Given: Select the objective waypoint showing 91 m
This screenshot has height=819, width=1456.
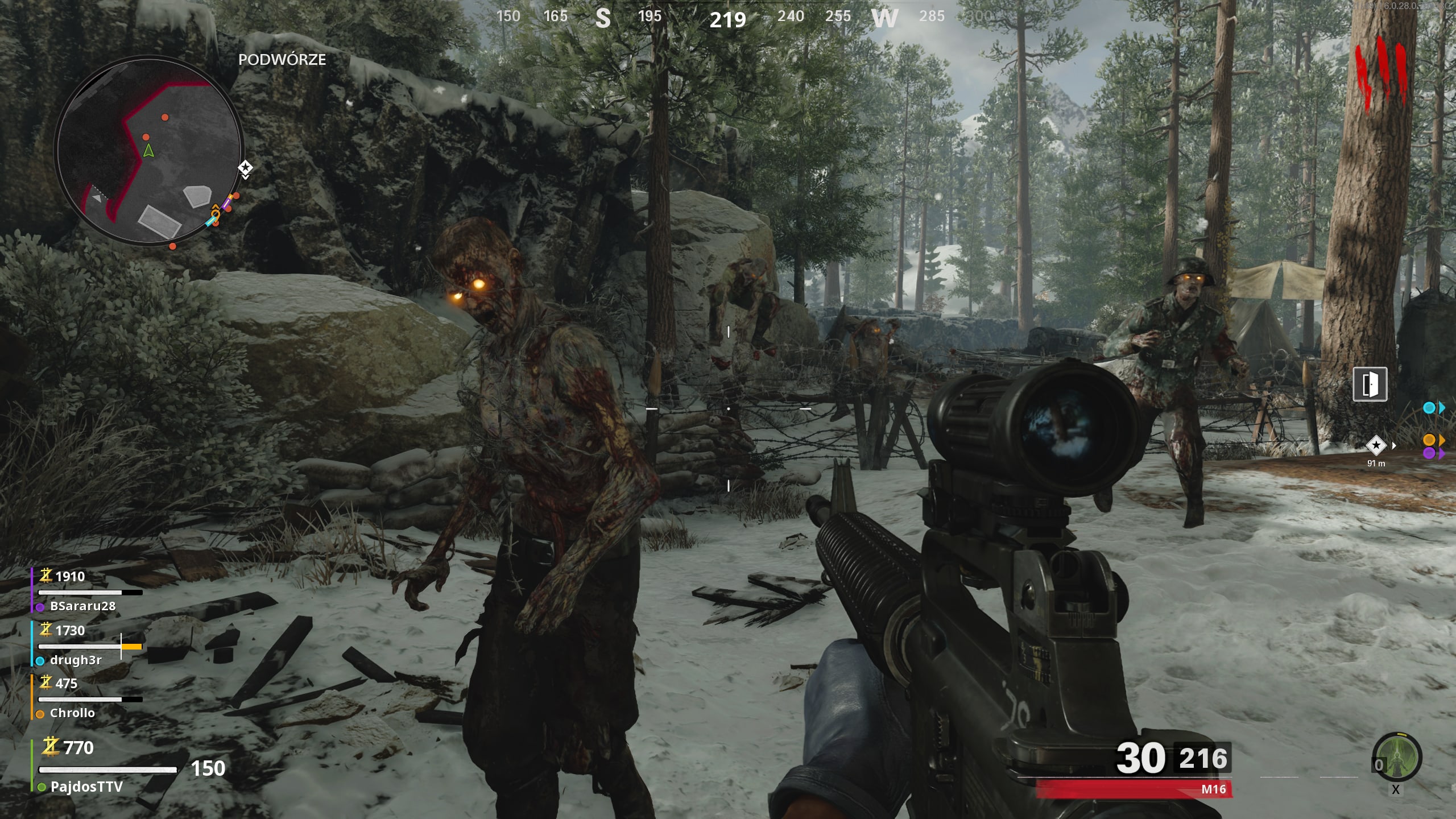Looking at the screenshot, I should coord(1376,445).
